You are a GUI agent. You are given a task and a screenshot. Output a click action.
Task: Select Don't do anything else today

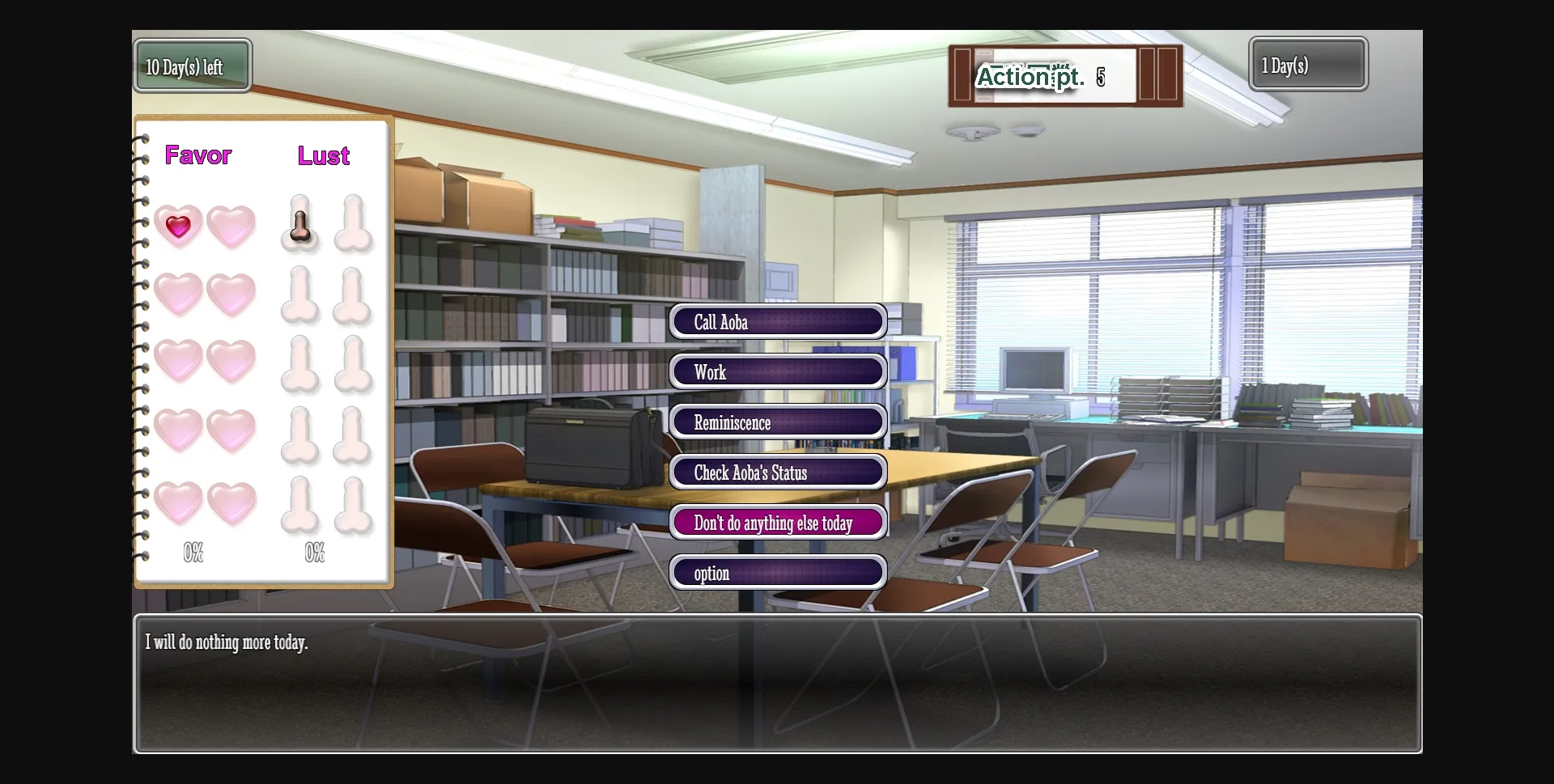coord(777,522)
